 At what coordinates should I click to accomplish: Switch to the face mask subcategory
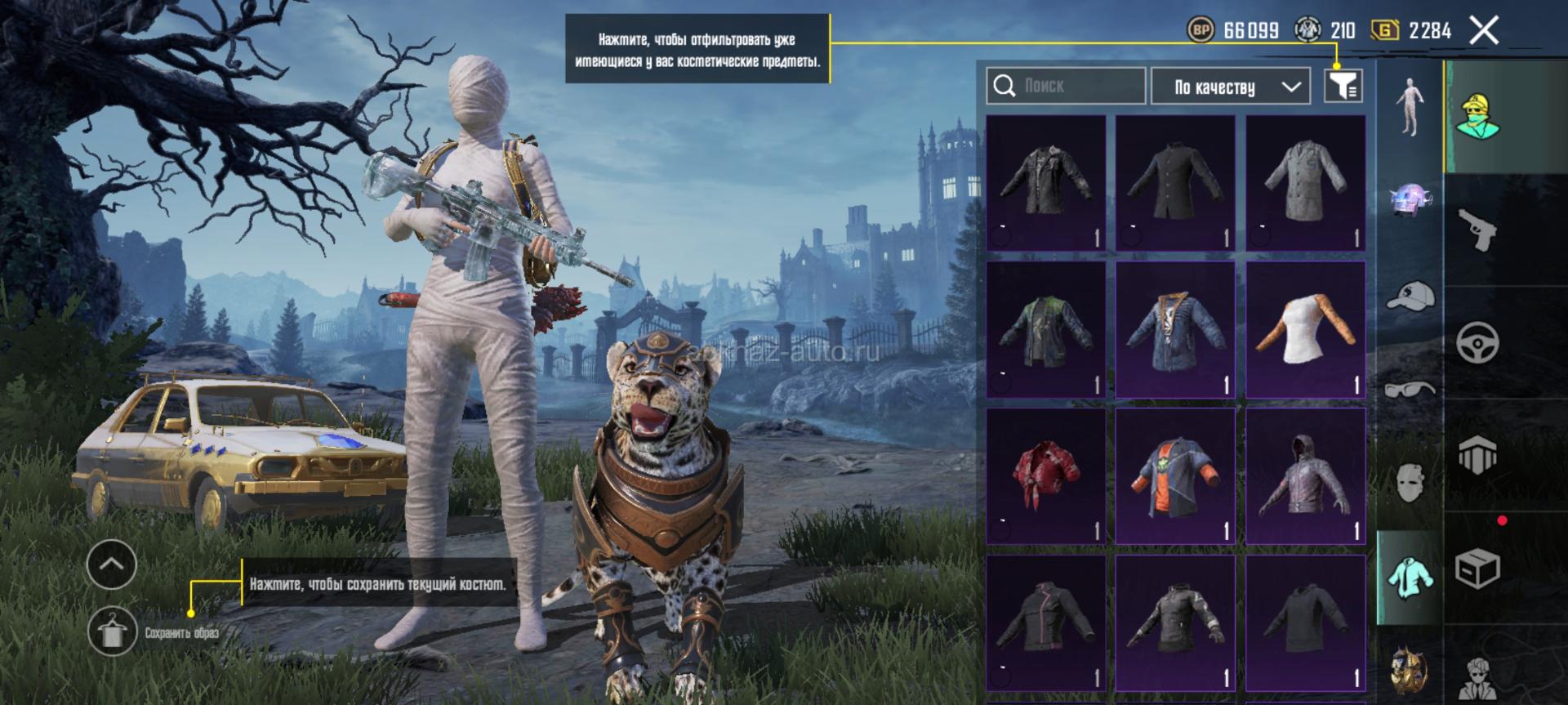(x=1410, y=482)
